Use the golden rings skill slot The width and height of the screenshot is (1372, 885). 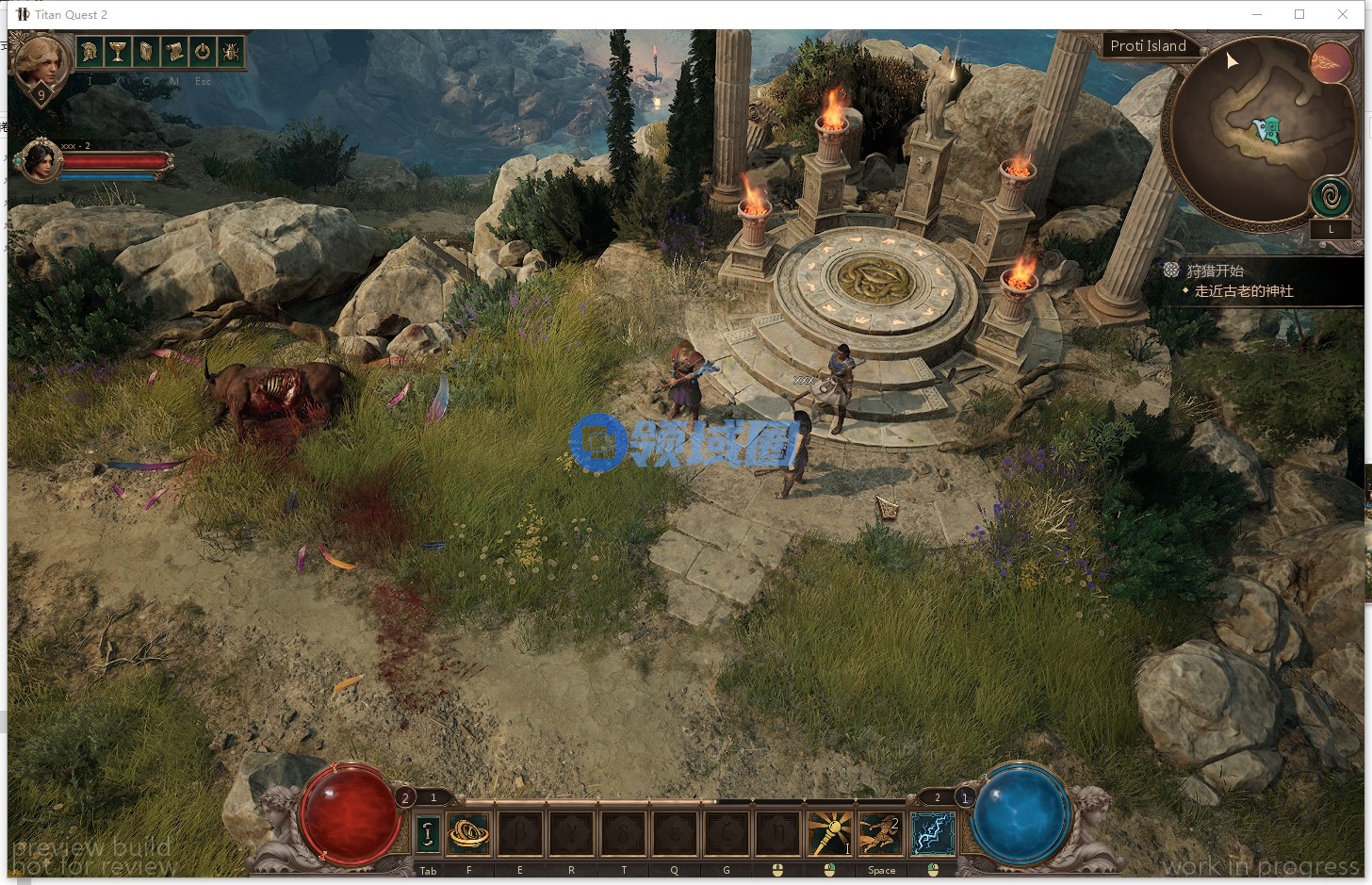coord(468,833)
